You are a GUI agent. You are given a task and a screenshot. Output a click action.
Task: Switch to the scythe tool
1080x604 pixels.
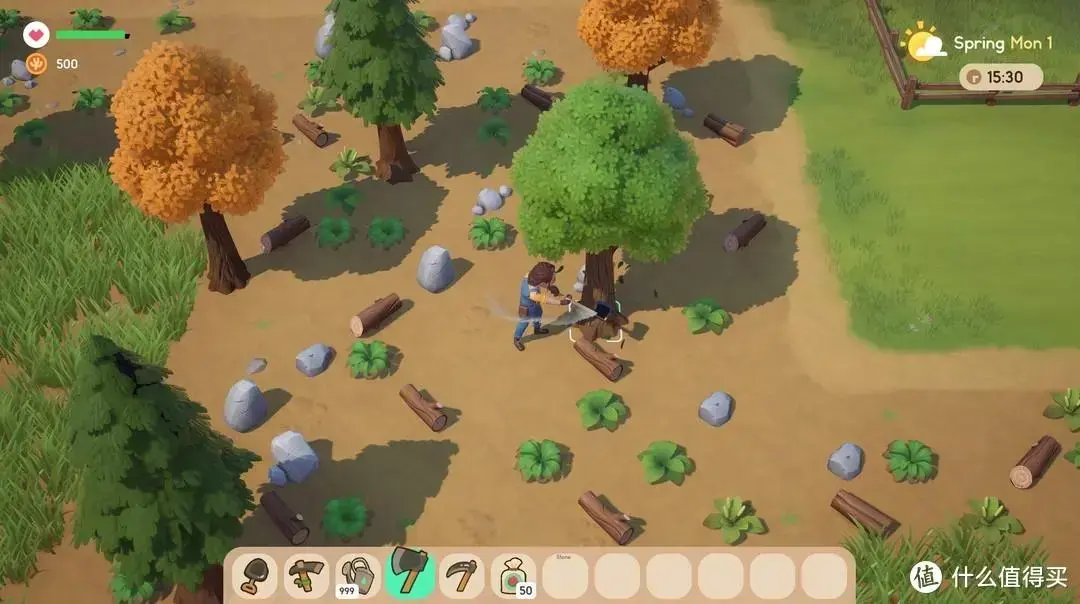pos(462,576)
